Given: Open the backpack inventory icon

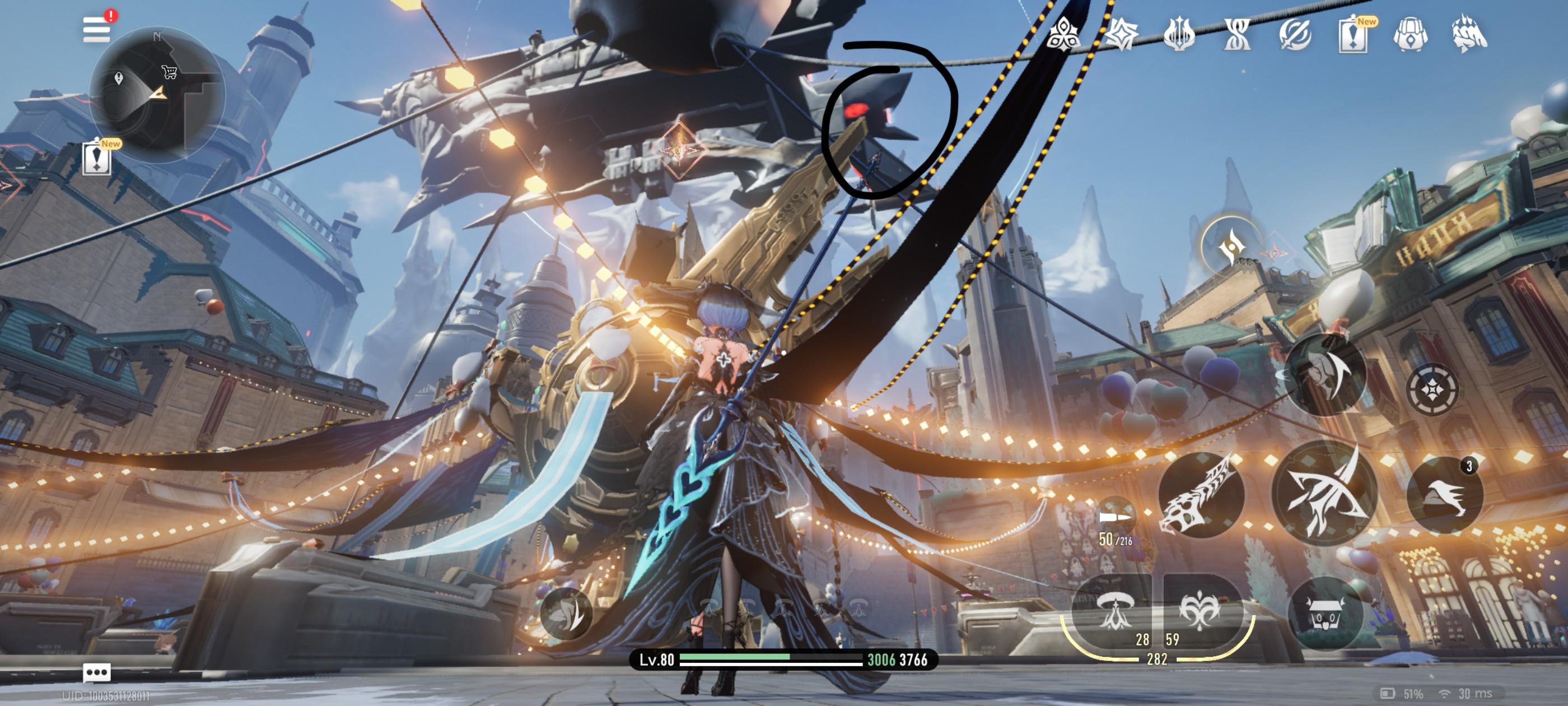Looking at the screenshot, I should point(1410,34).
